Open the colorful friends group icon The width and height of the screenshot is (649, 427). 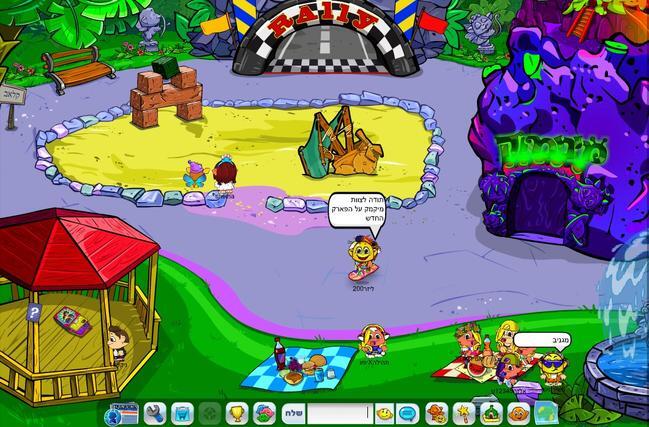tap(264, 413)
